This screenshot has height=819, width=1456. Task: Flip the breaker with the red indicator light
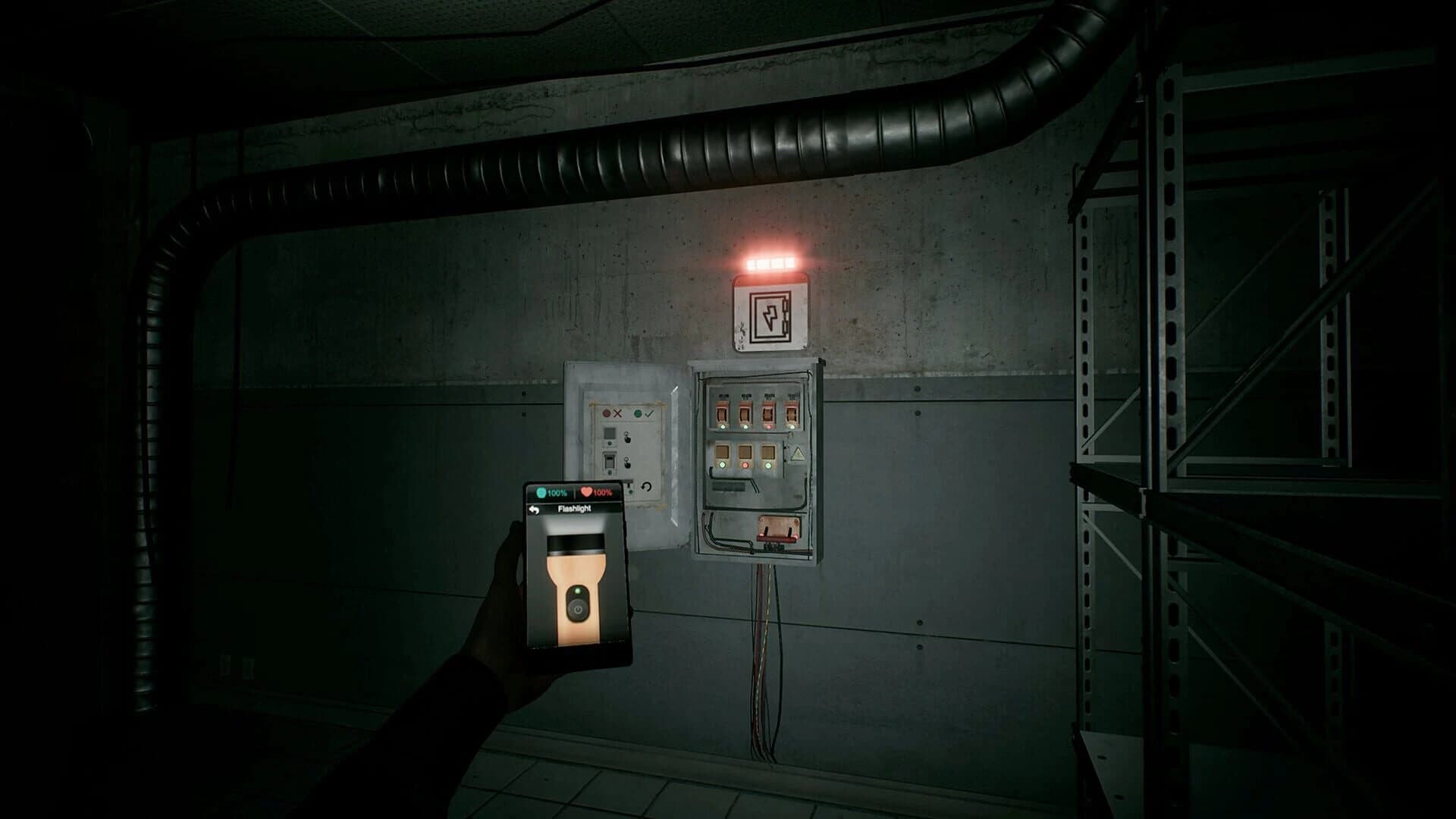[768, 413]
